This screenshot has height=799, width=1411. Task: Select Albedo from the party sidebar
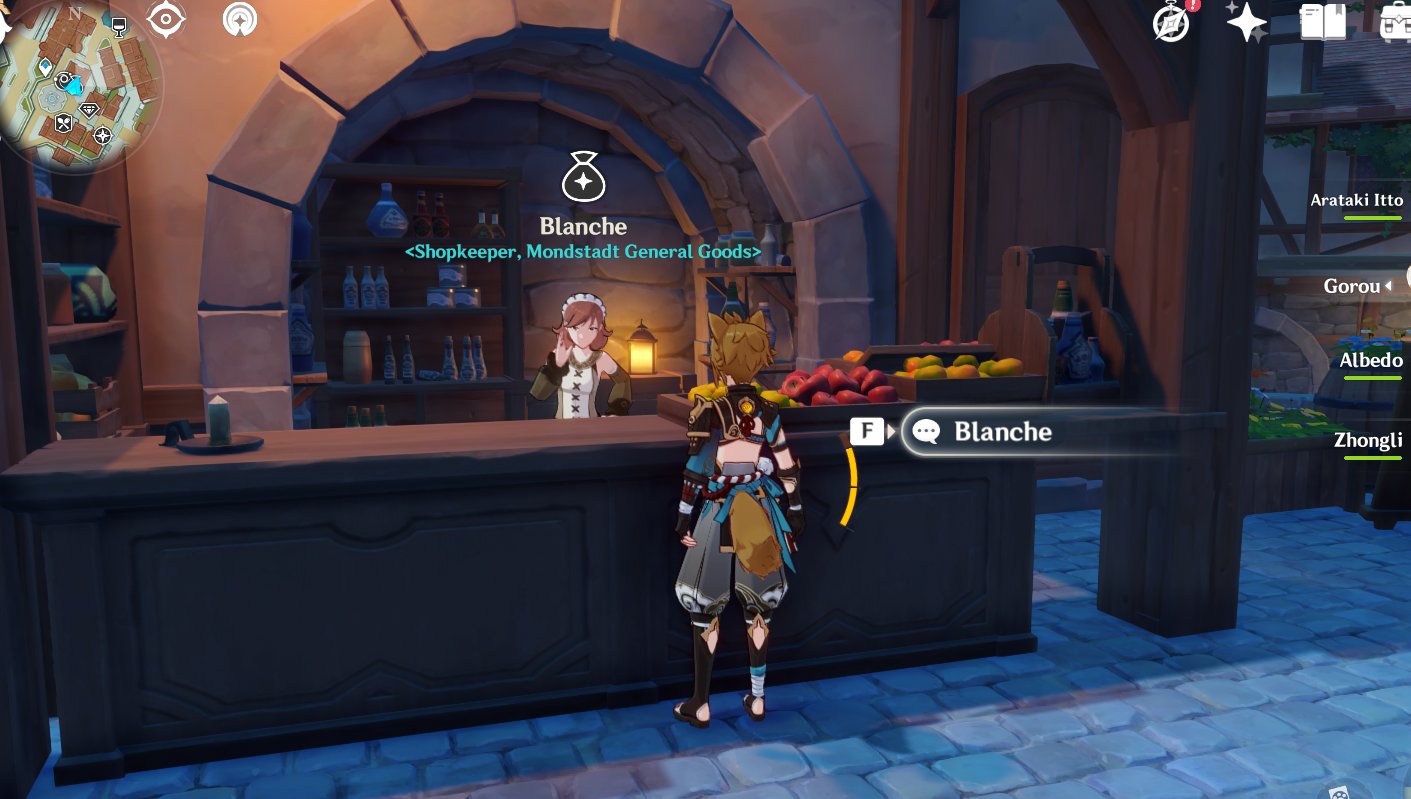coord(1371,360)
